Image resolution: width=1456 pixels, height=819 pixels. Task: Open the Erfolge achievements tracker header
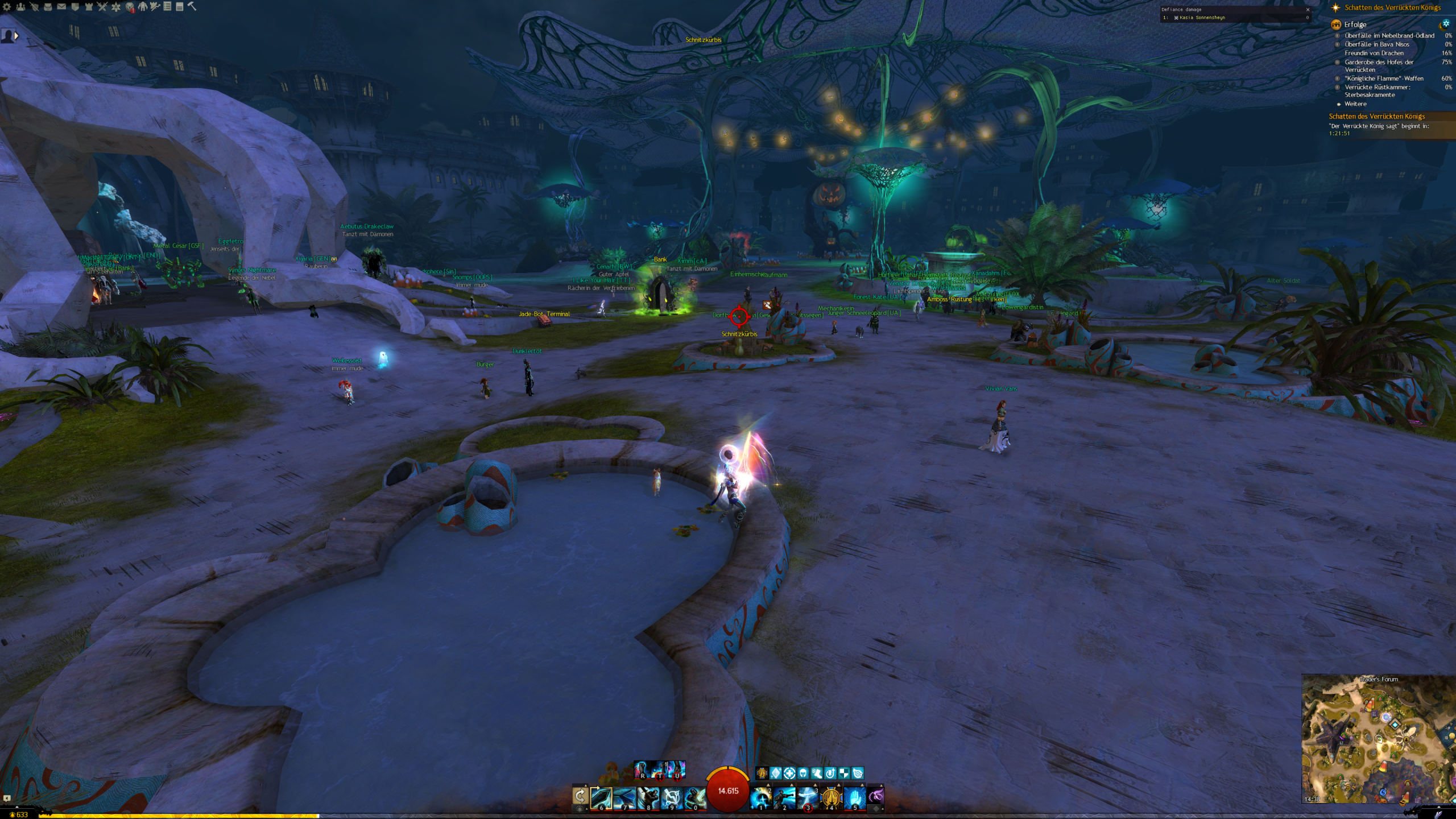pyautogui.click(x=1355, y=24)
